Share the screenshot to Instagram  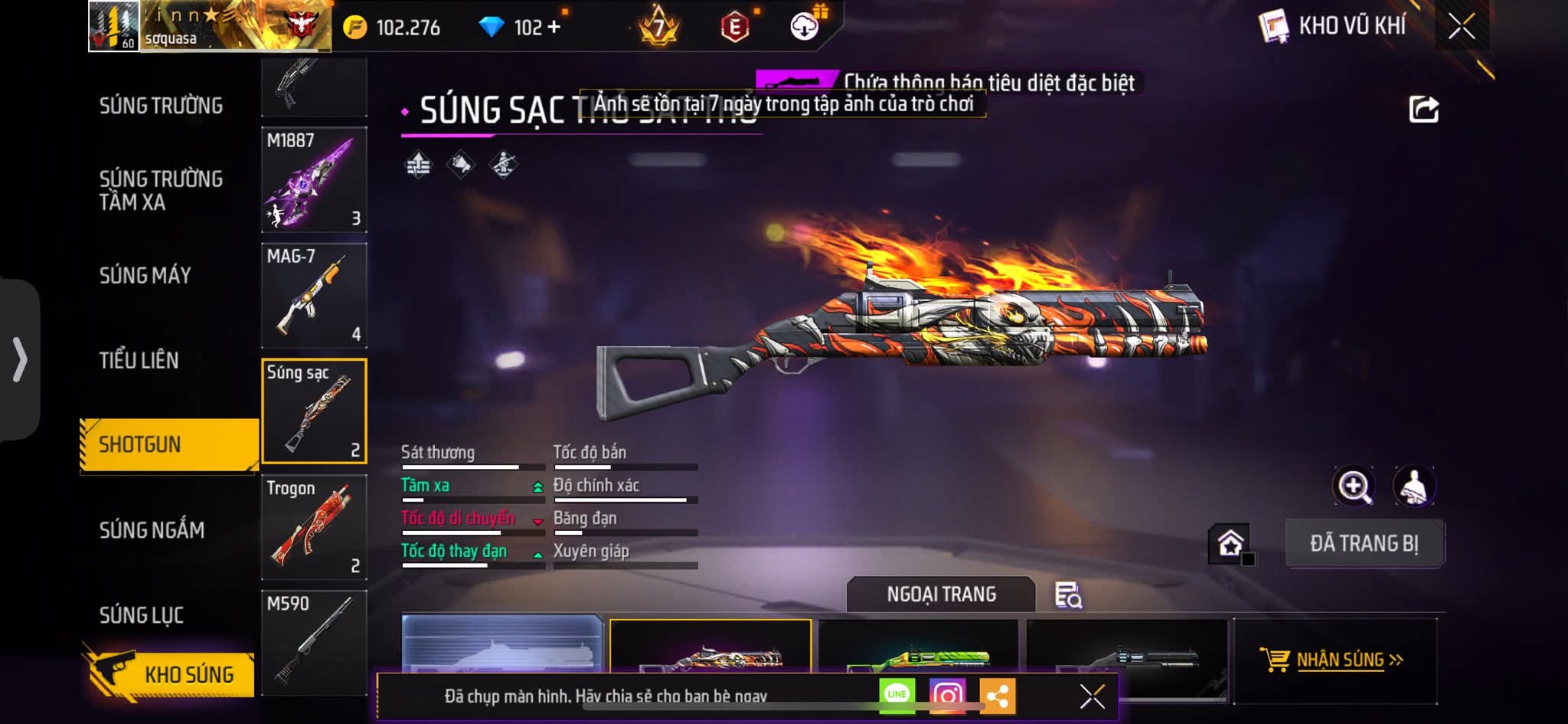(947, 695)
